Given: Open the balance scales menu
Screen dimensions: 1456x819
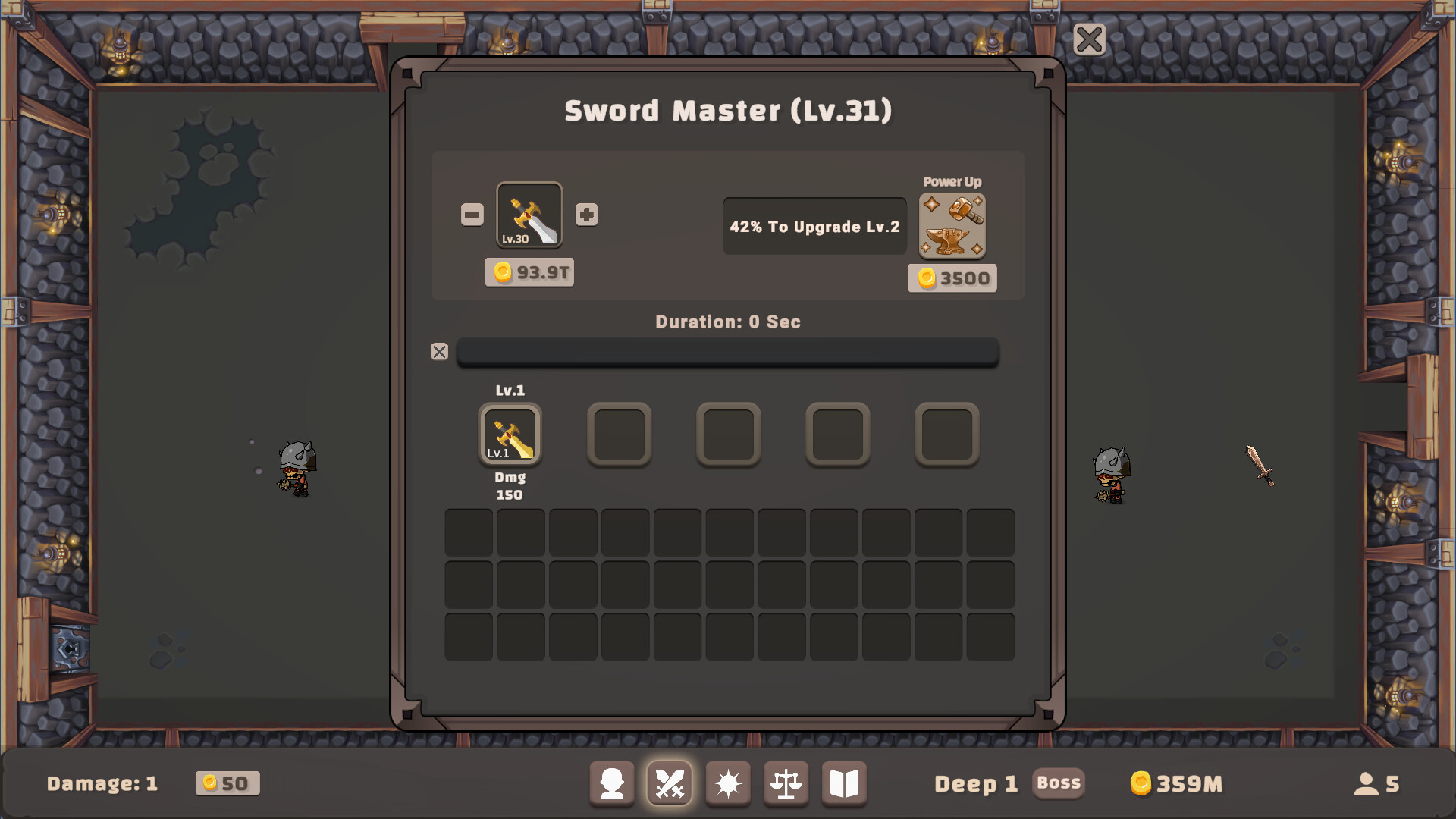Looking at the screenshot, I should (786, 783).
